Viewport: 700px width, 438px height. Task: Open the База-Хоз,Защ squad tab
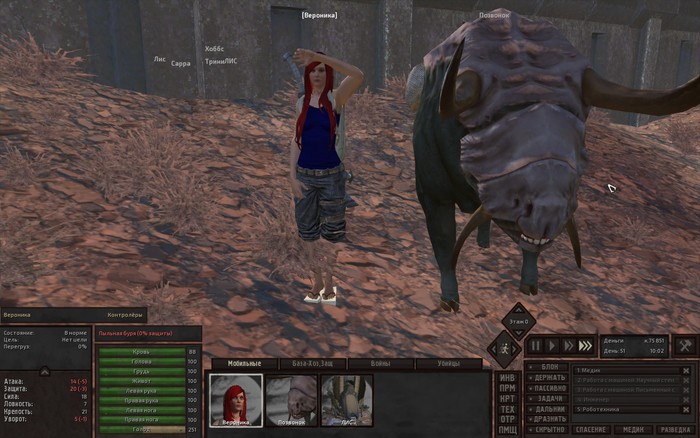tap(306, 363)
